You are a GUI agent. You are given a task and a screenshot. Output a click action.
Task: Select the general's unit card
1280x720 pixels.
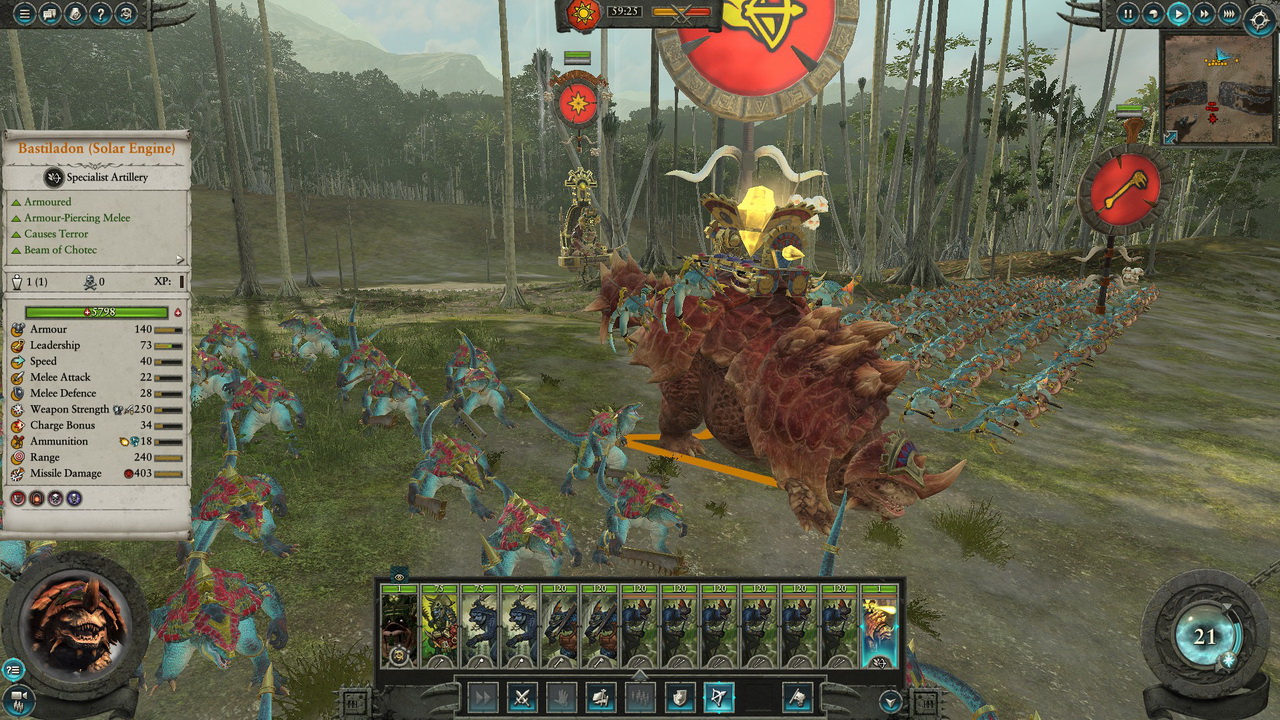click(399, 627)
